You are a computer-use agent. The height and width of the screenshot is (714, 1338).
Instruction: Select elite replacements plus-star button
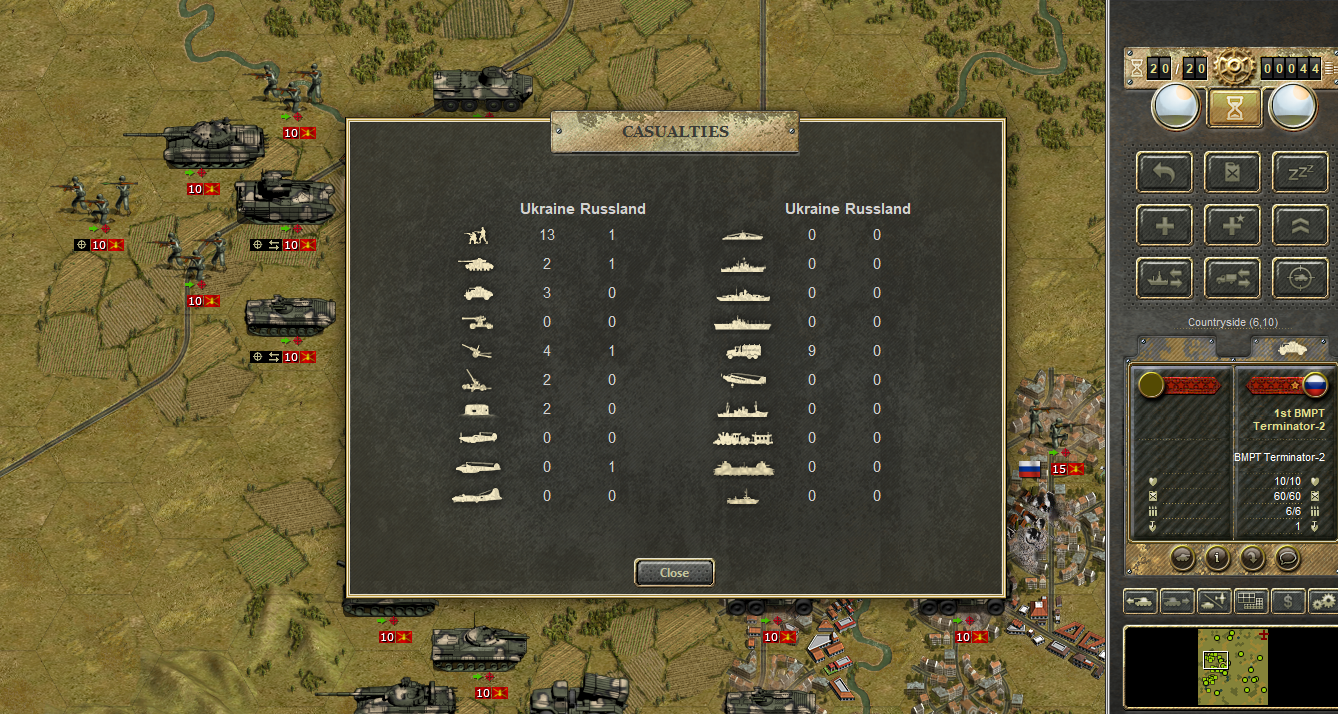pos(1232,225)
